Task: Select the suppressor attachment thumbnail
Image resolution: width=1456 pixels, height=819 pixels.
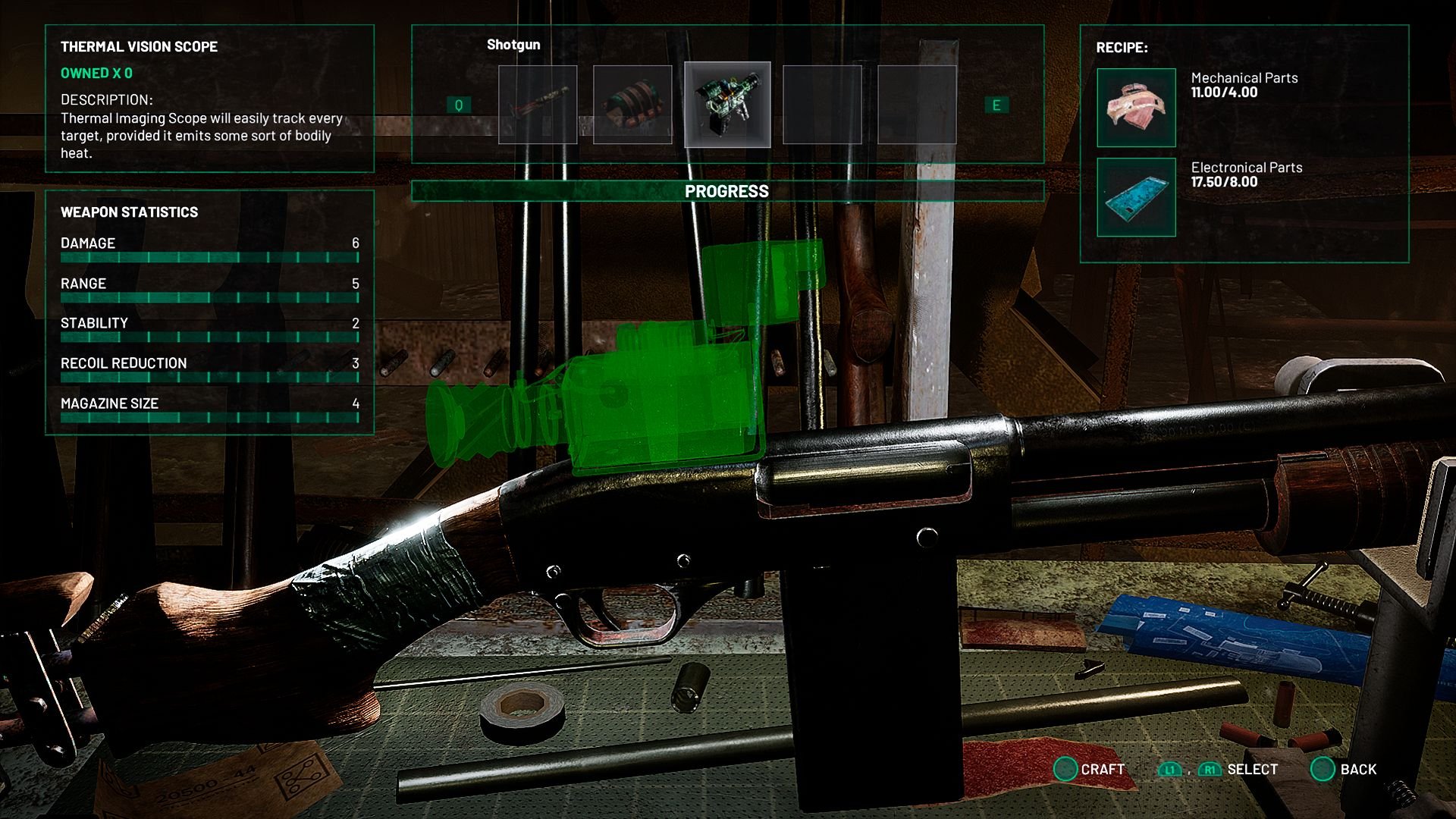Action: (x=538, y=105)
